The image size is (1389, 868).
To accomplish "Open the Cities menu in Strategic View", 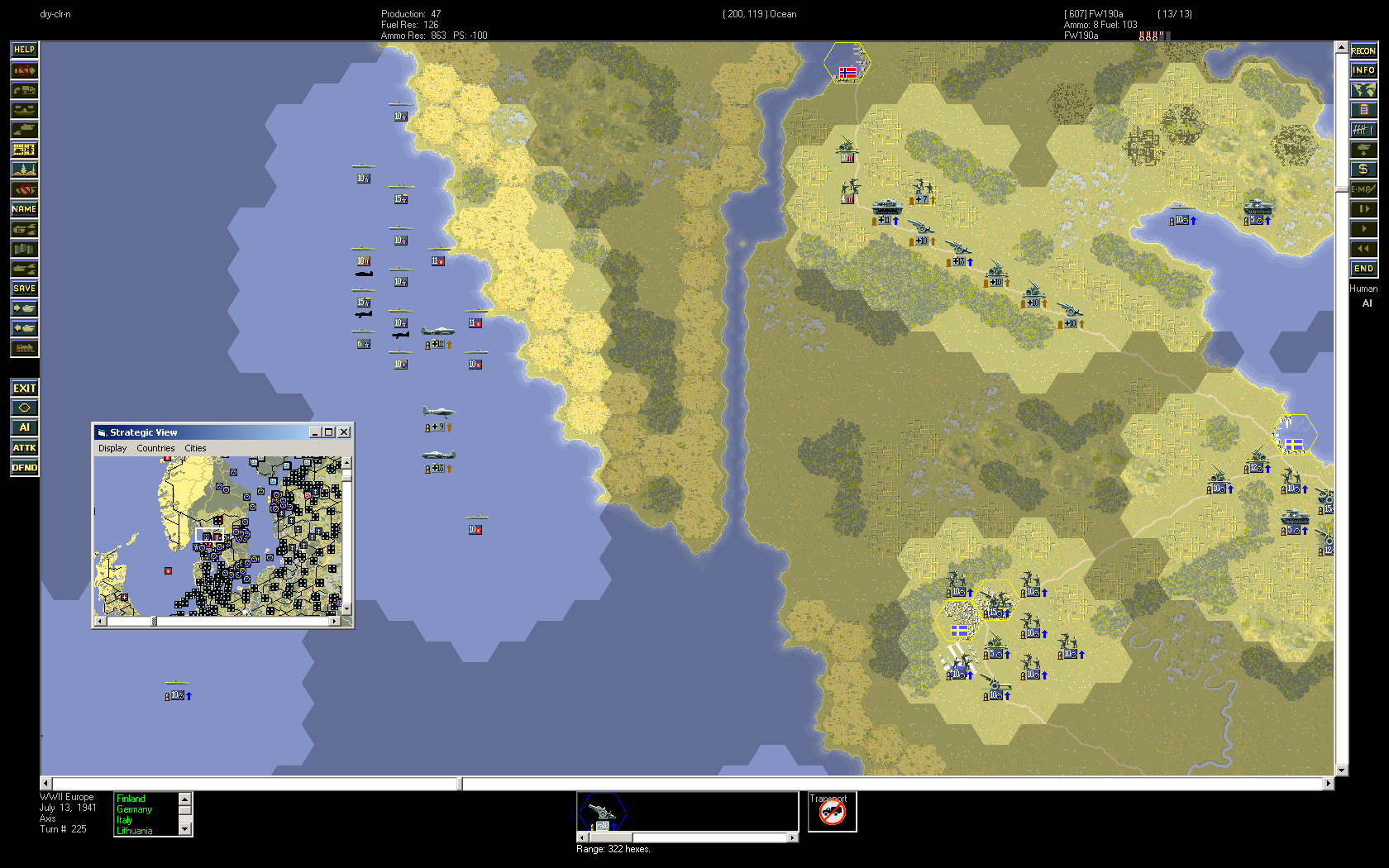I will 196,448.
